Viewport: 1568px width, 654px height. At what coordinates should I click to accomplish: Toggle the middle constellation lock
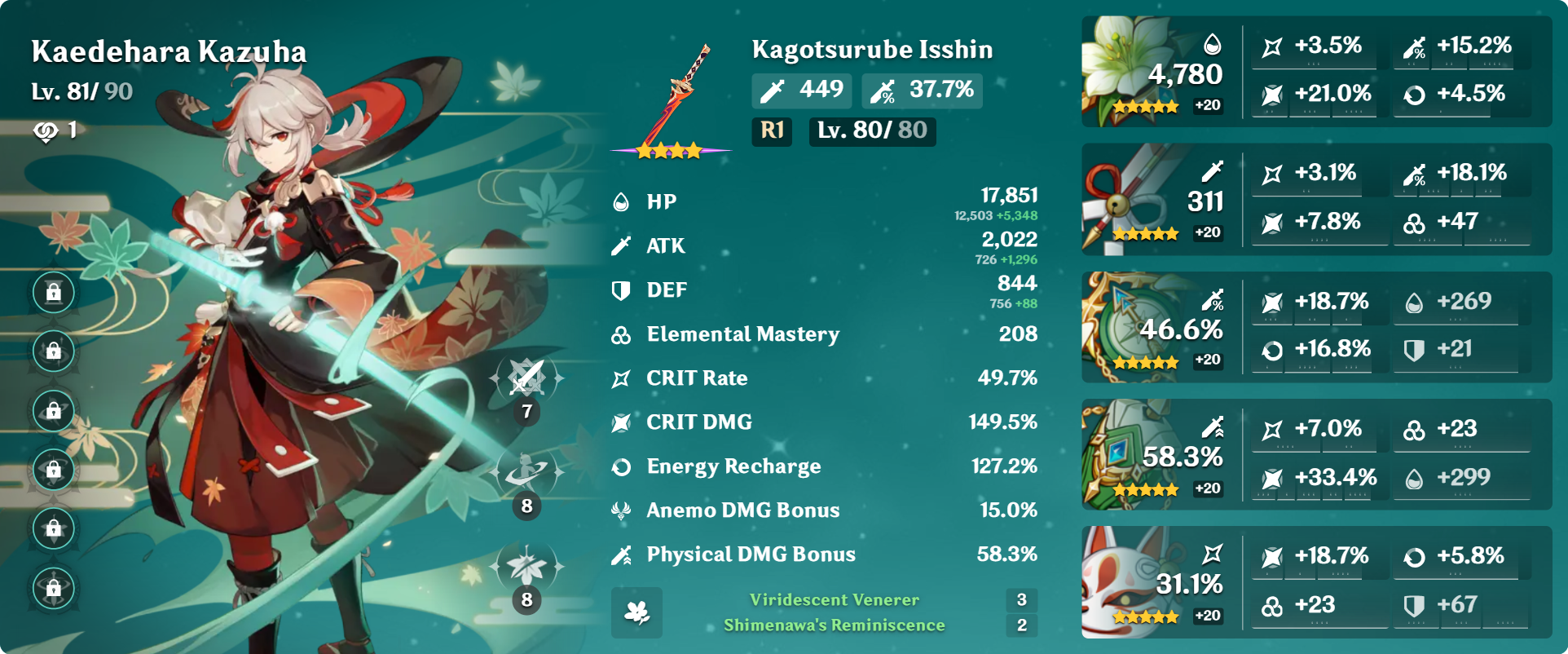click(53, 410)
